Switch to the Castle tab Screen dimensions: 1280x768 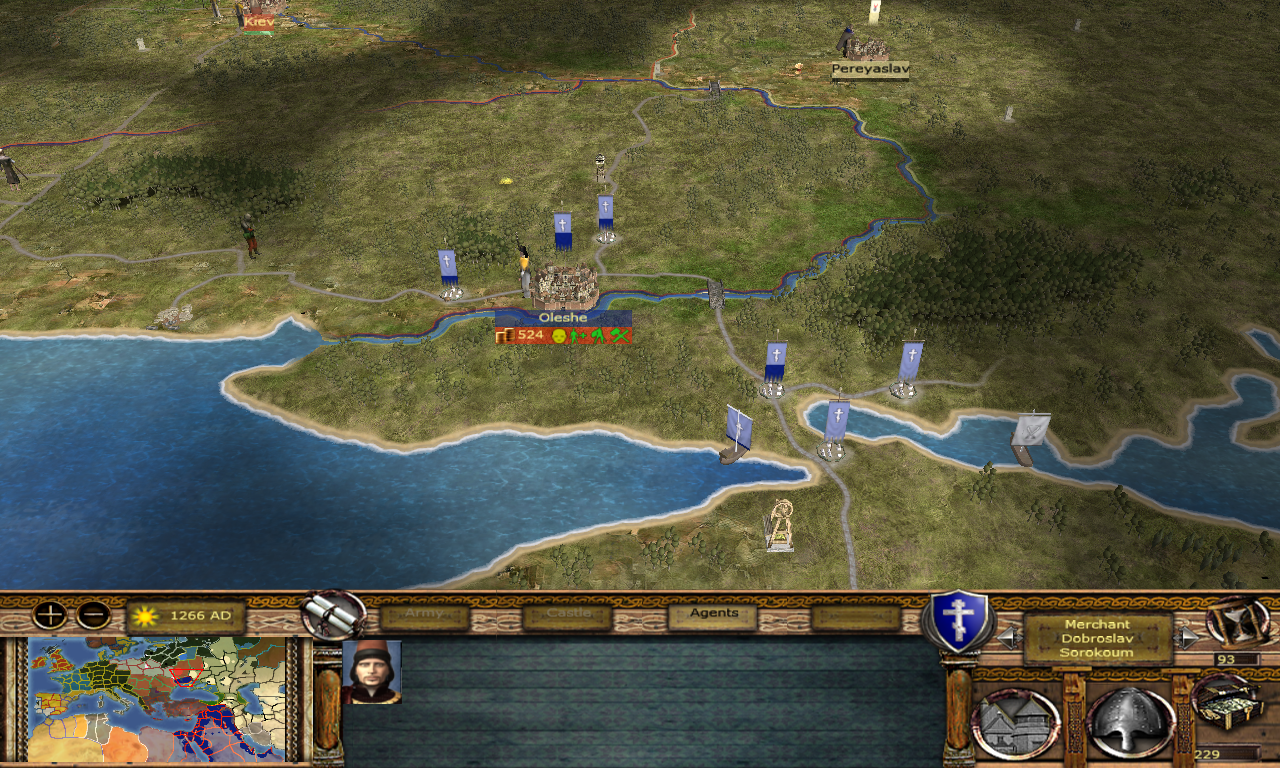tap(566, 615)
